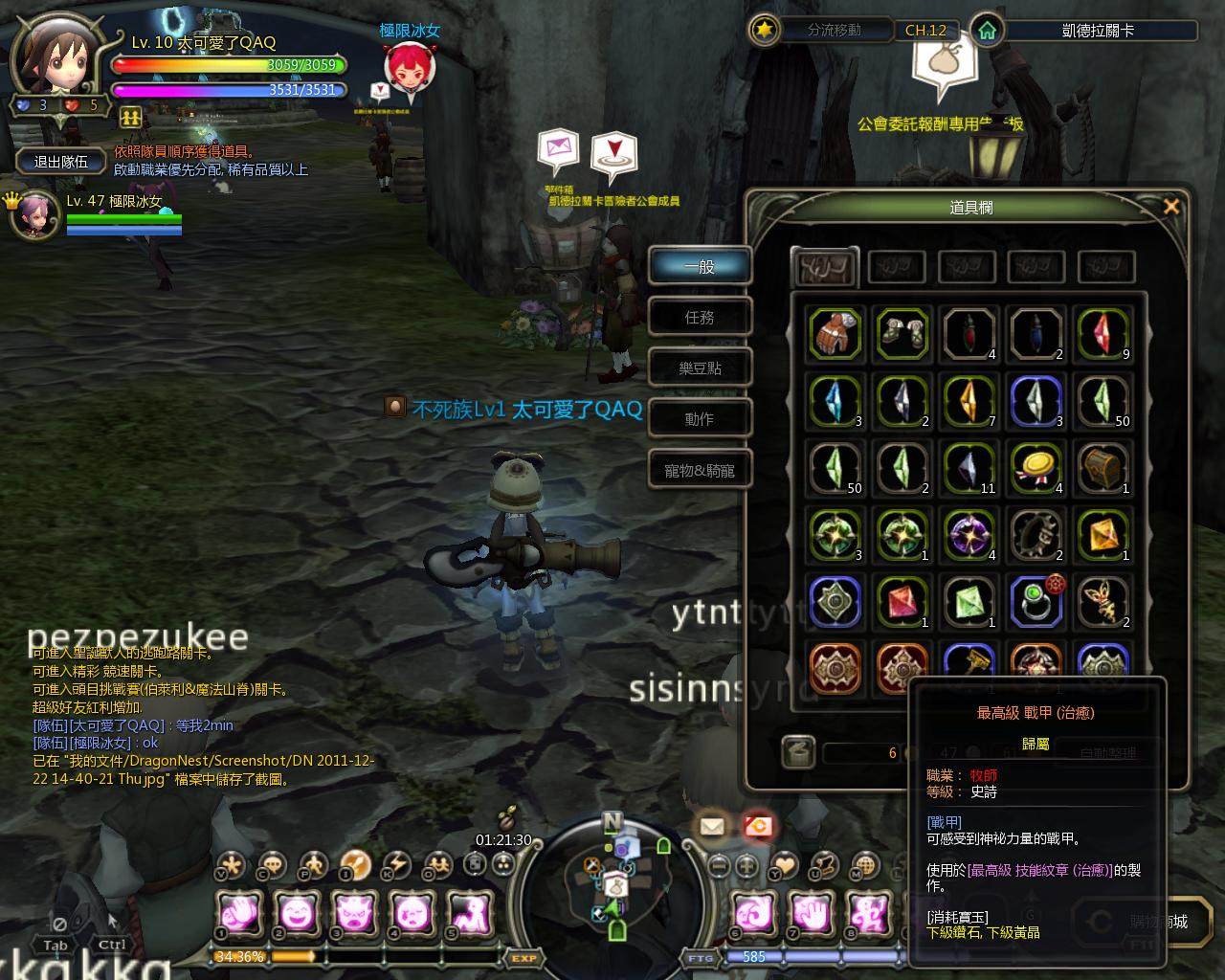The width and height of the screenshot is (1225, 980).
Task: Select the treasure chest item slot
Action: (x=1103, y=468)
